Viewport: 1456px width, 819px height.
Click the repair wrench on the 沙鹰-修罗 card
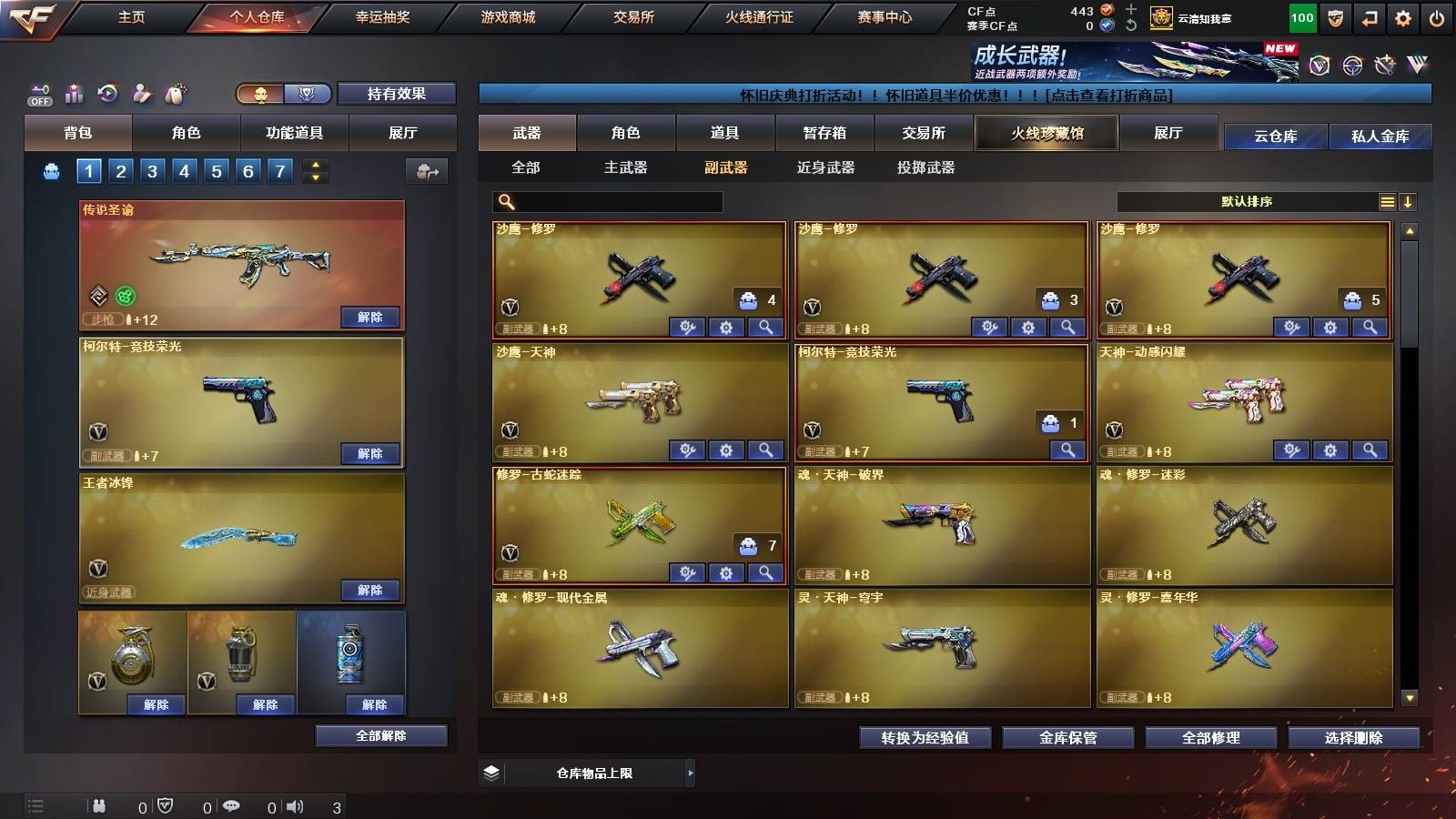coord(687,326)
